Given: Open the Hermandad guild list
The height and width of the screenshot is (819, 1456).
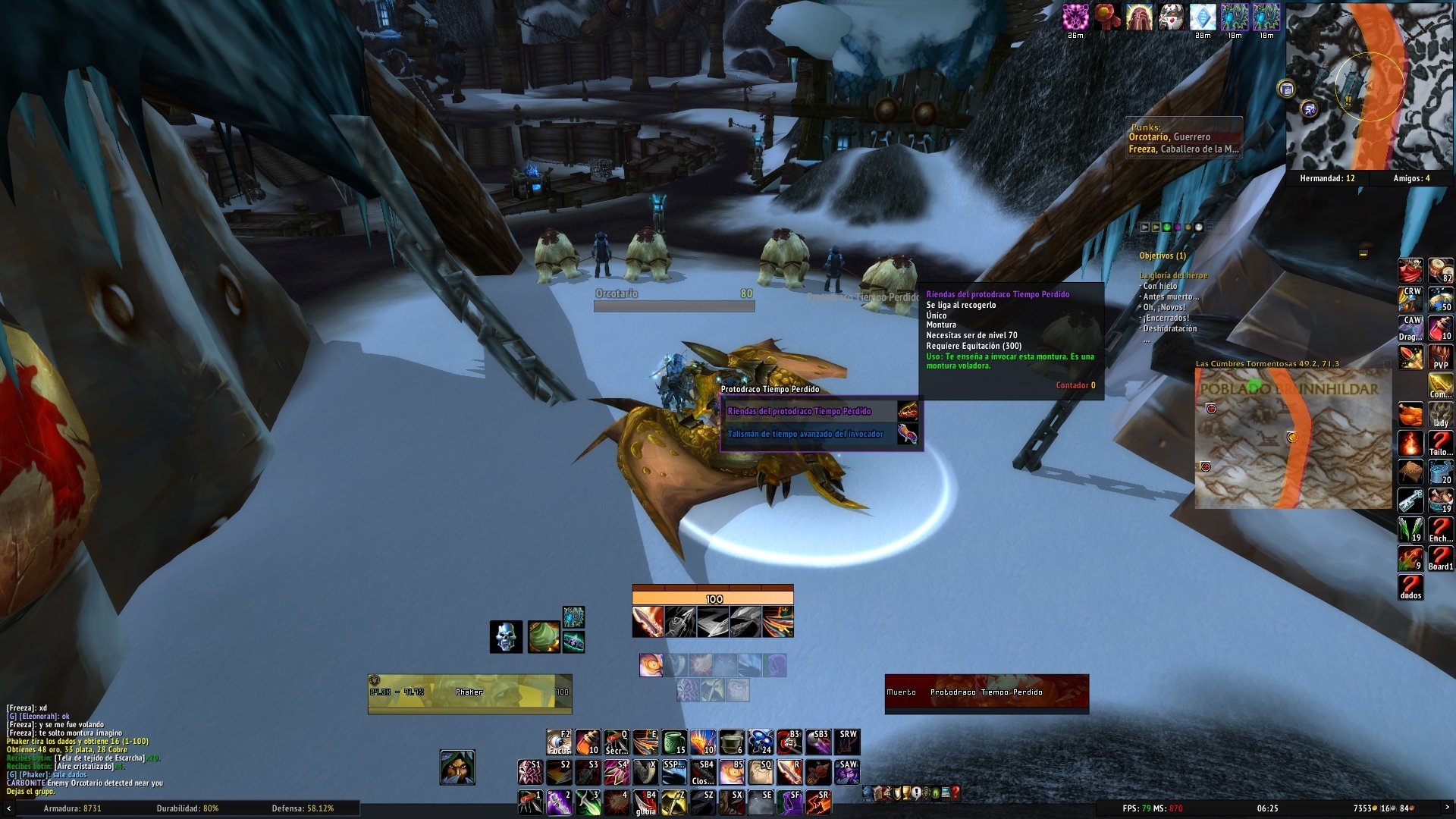Looking at the screenshot, I should pos(1326,179).
